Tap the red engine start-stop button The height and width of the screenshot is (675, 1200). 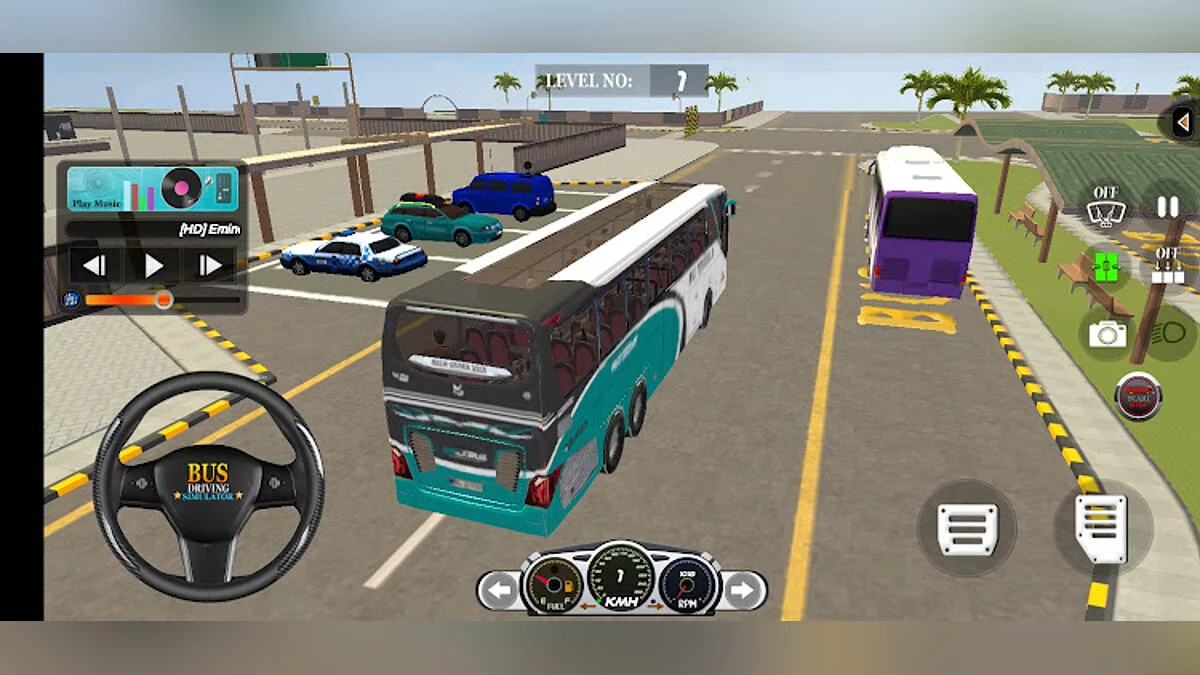pyautogui.click(x=1138, y=396)
